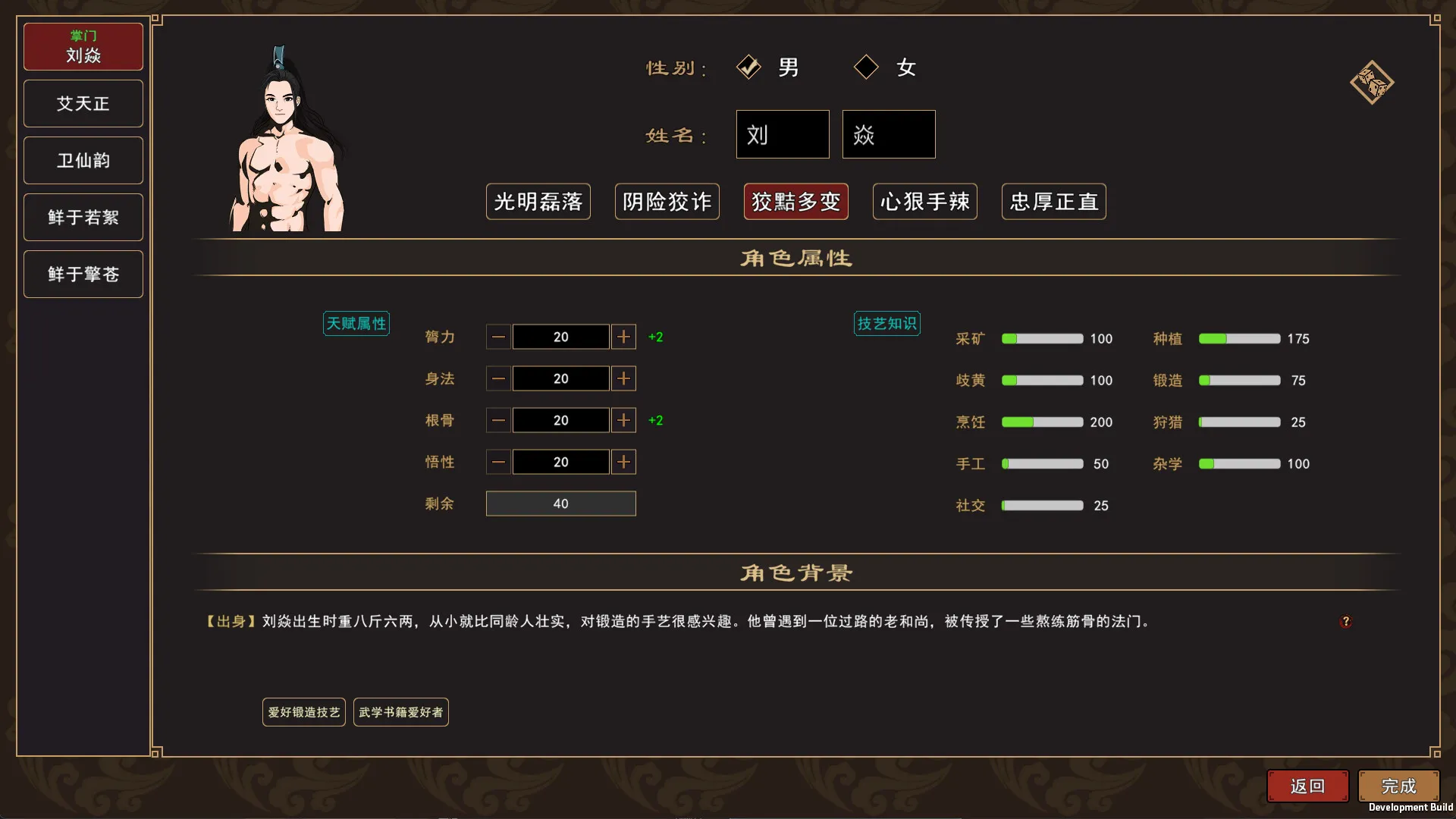Select the 男 gender option
1456x819 pixels.
pos(749,67)
